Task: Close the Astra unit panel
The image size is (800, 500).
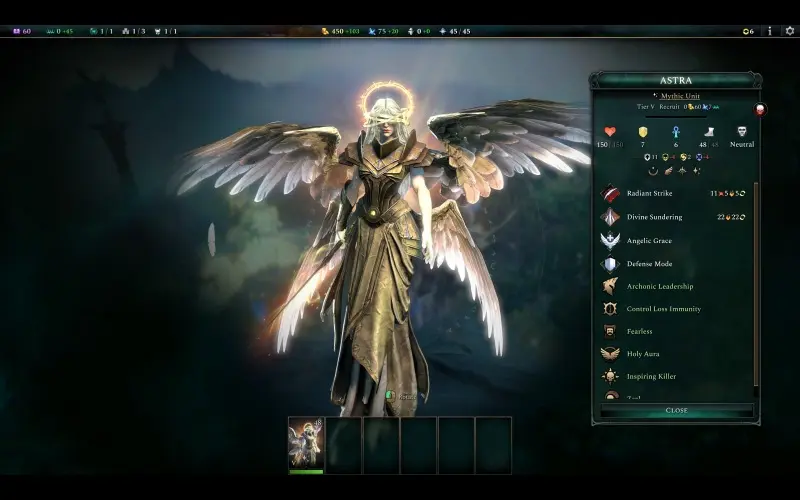Action: coord(676,410)
